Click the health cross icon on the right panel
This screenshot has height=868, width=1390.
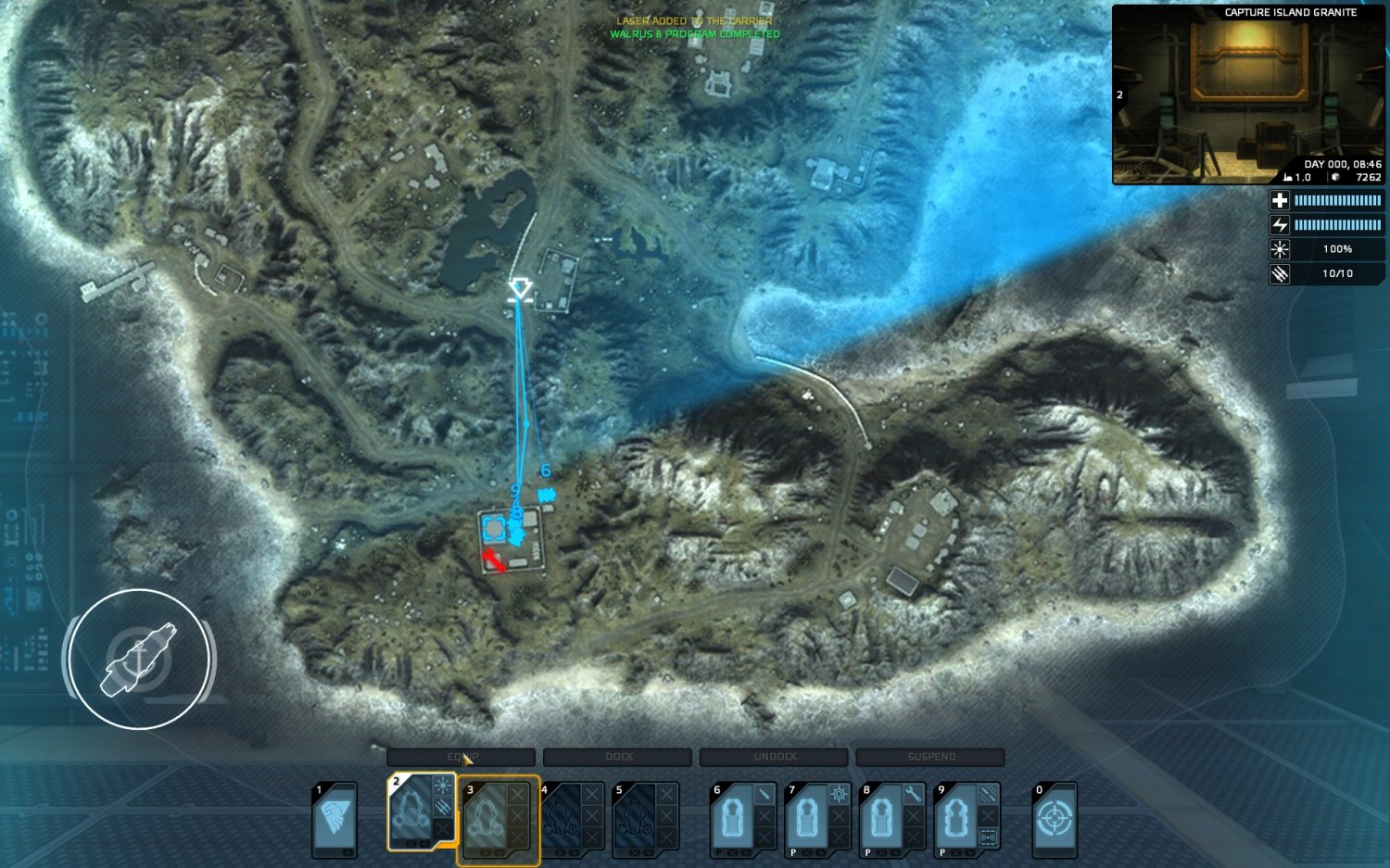click(1280, 200)
